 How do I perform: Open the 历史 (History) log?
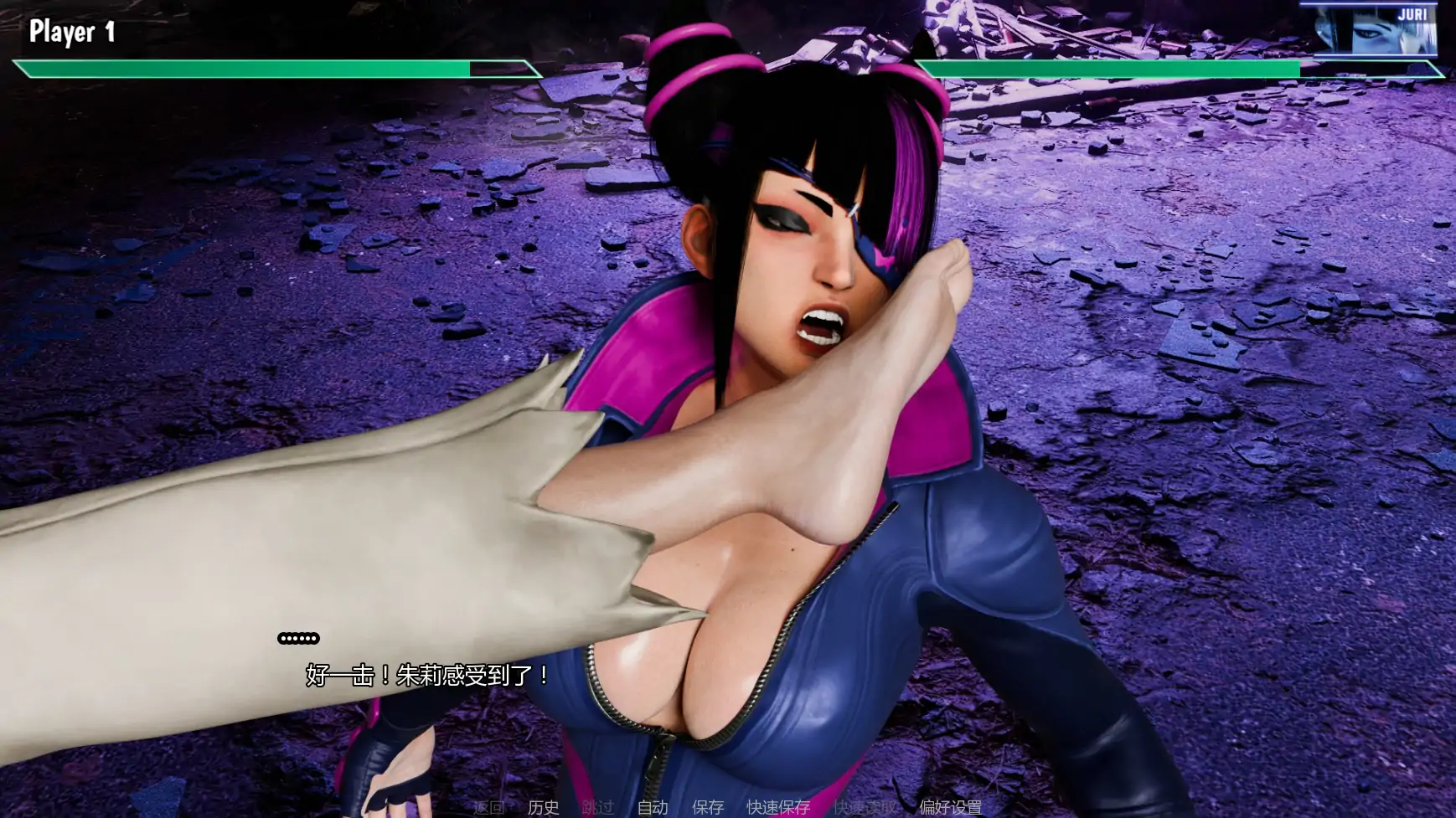pyautogui.click(x=543, y=807)
